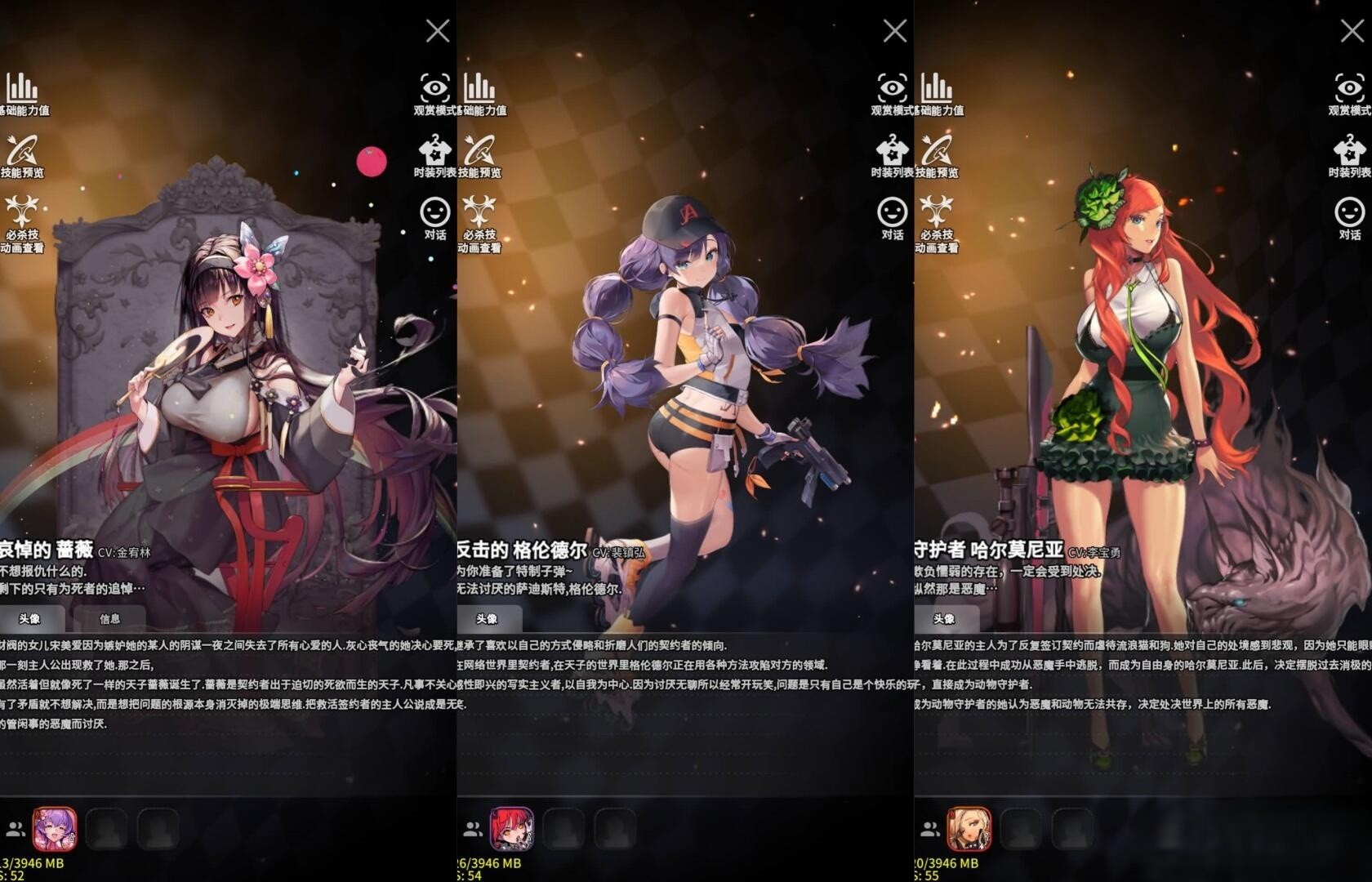Open the 基础能力值 stats for 格伦德尔
The image size is (1372, 882).
[480, 90]
